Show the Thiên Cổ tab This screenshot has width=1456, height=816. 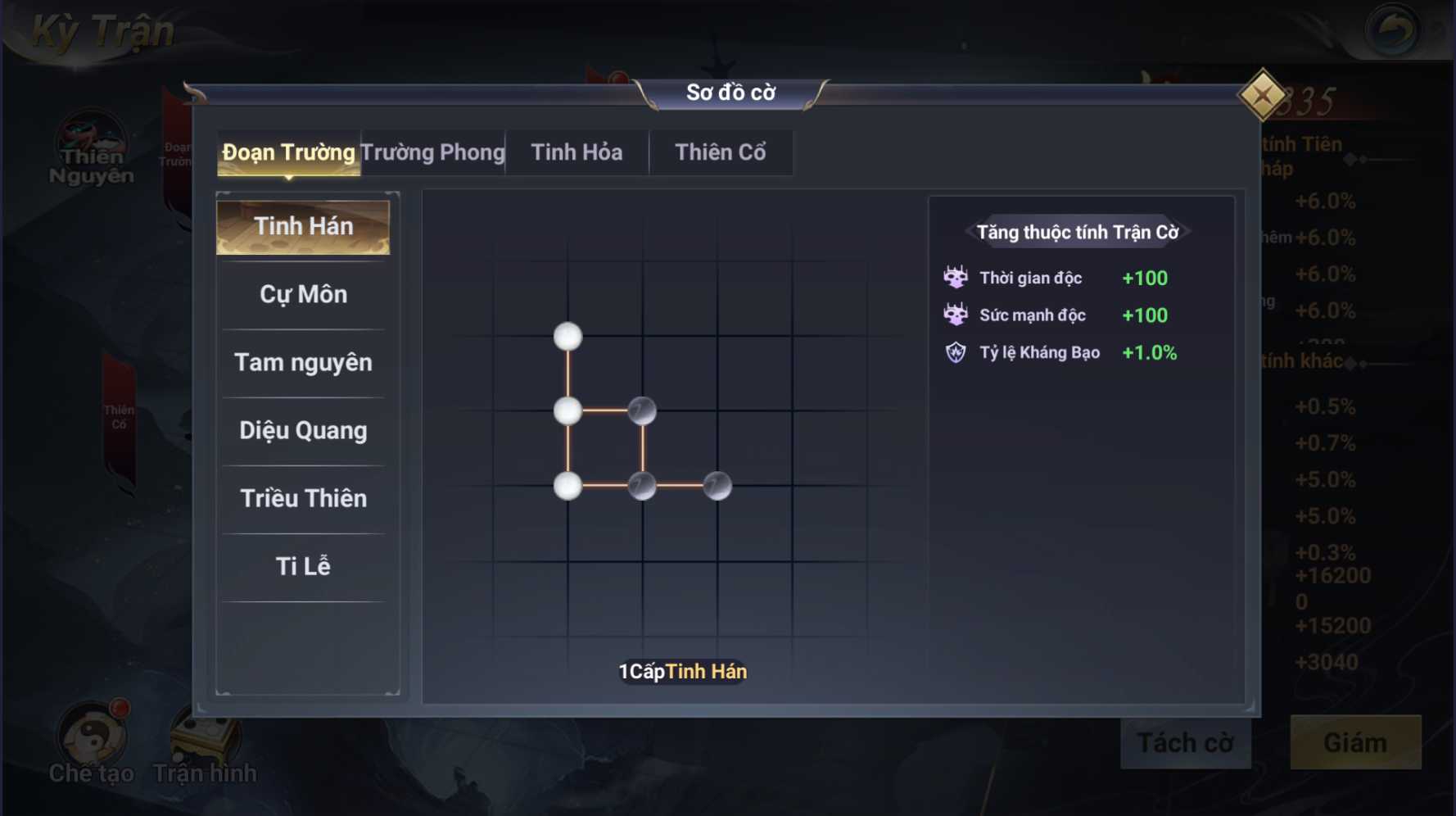tap(720, 152)
